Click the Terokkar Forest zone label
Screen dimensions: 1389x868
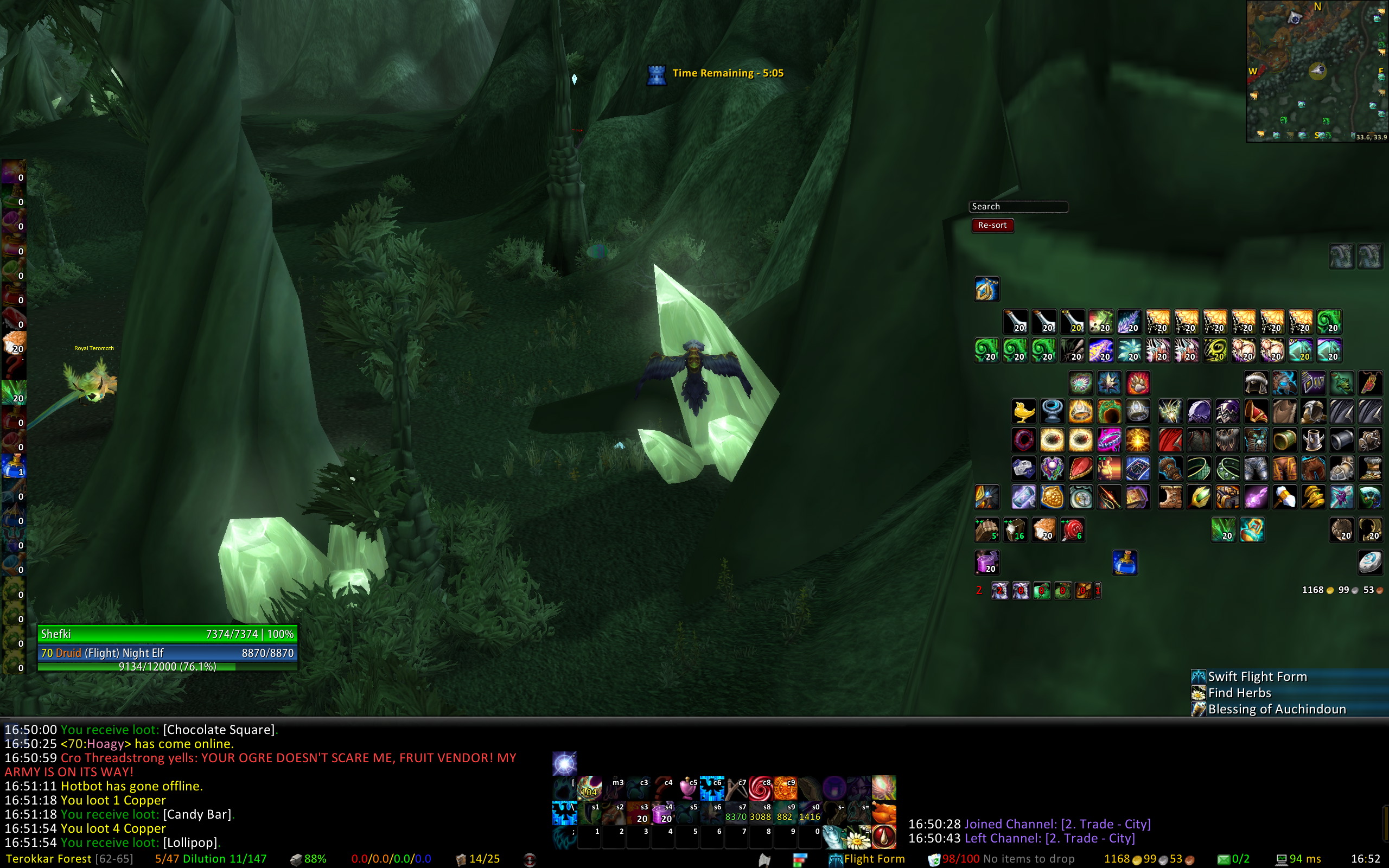click(x=48, y=859)
